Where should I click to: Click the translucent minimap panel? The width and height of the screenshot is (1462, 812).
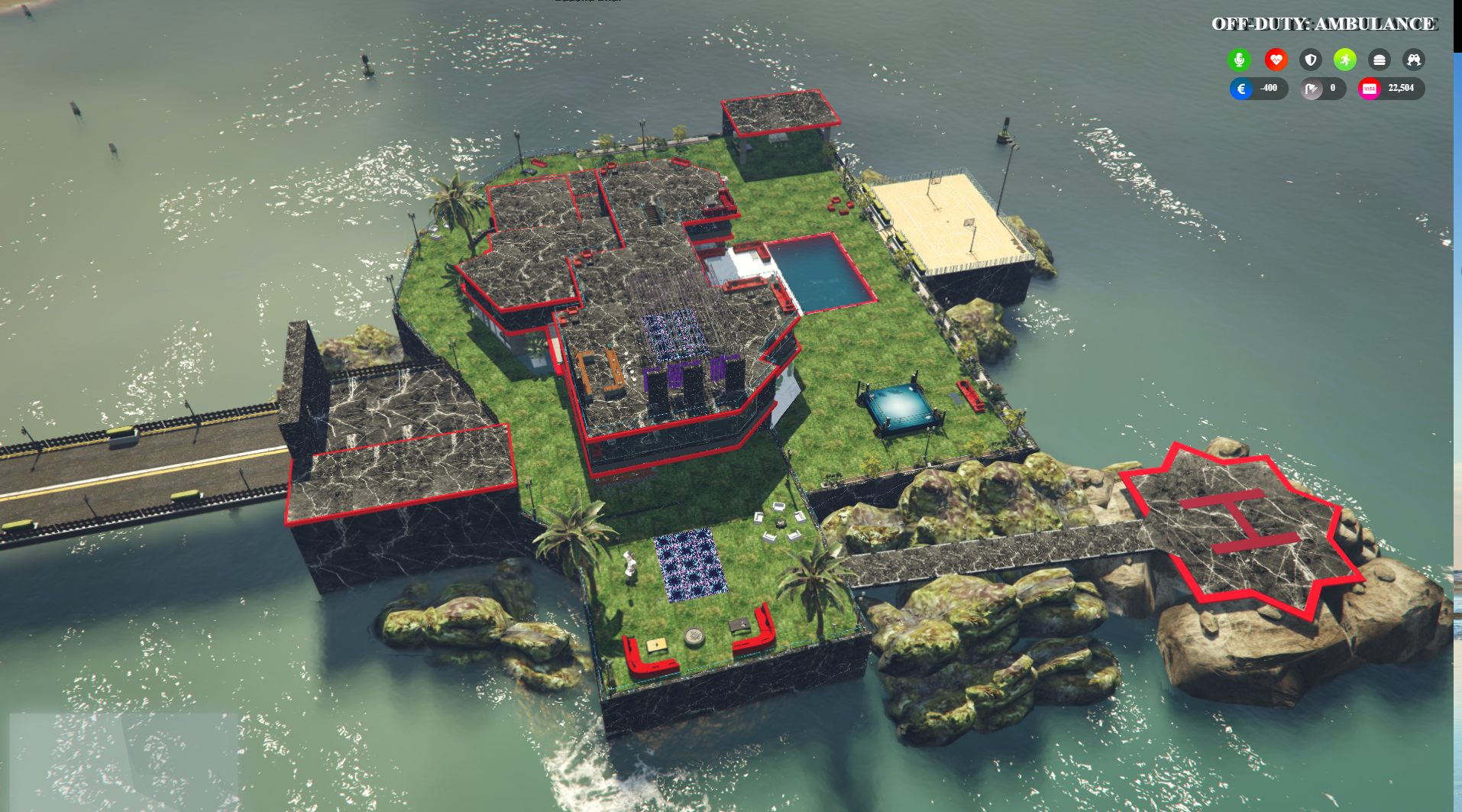124,762
